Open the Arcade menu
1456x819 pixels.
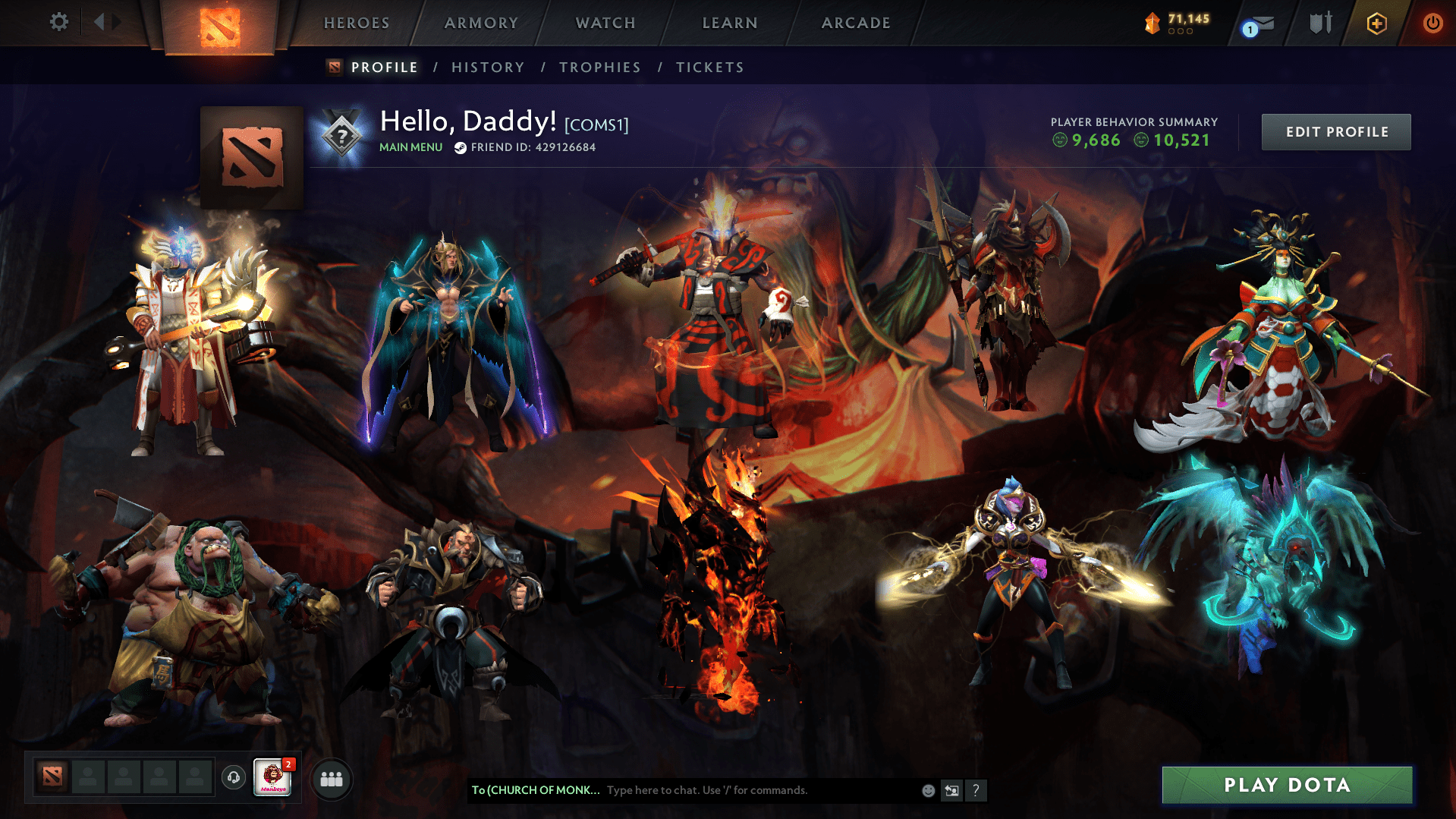855,23
